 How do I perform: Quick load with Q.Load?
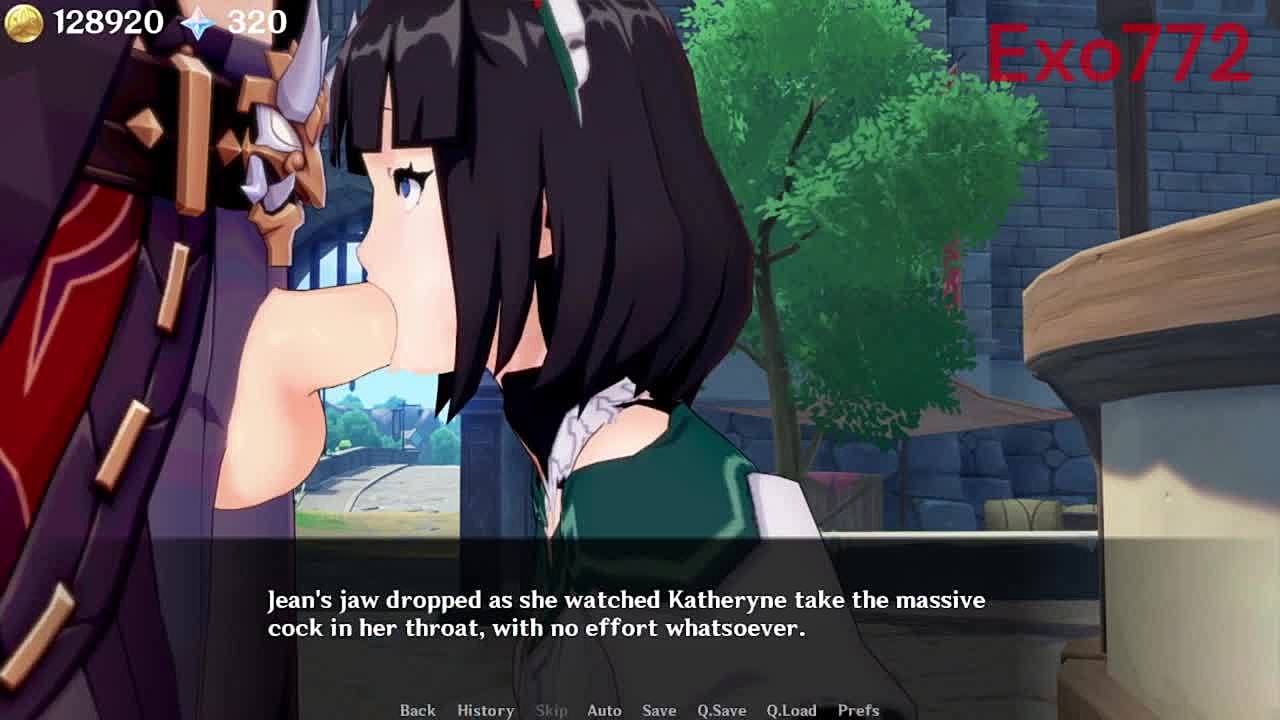pos(792,710)
